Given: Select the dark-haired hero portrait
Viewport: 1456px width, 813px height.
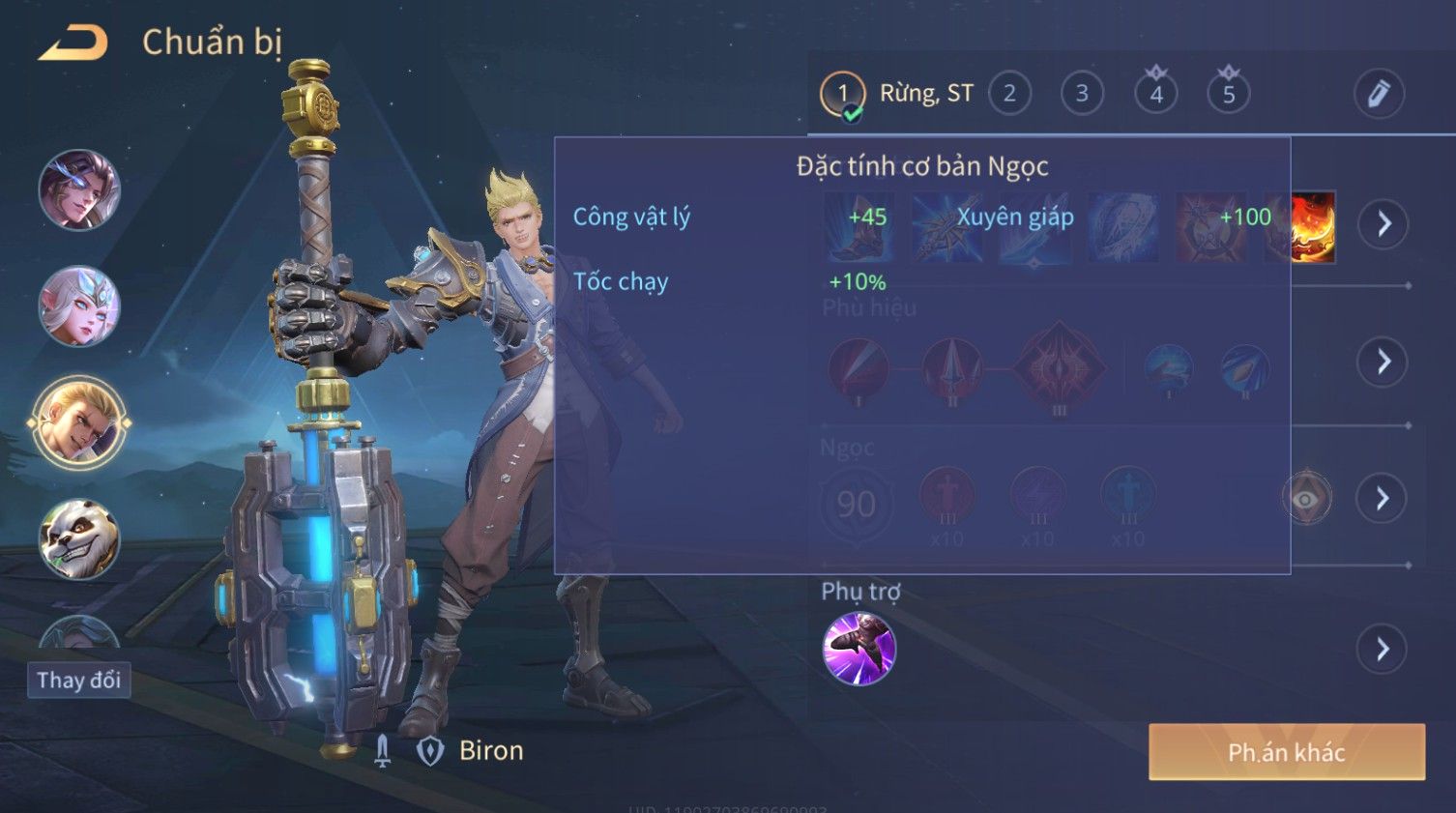Looking at the screenshot, I should (79, 189).
